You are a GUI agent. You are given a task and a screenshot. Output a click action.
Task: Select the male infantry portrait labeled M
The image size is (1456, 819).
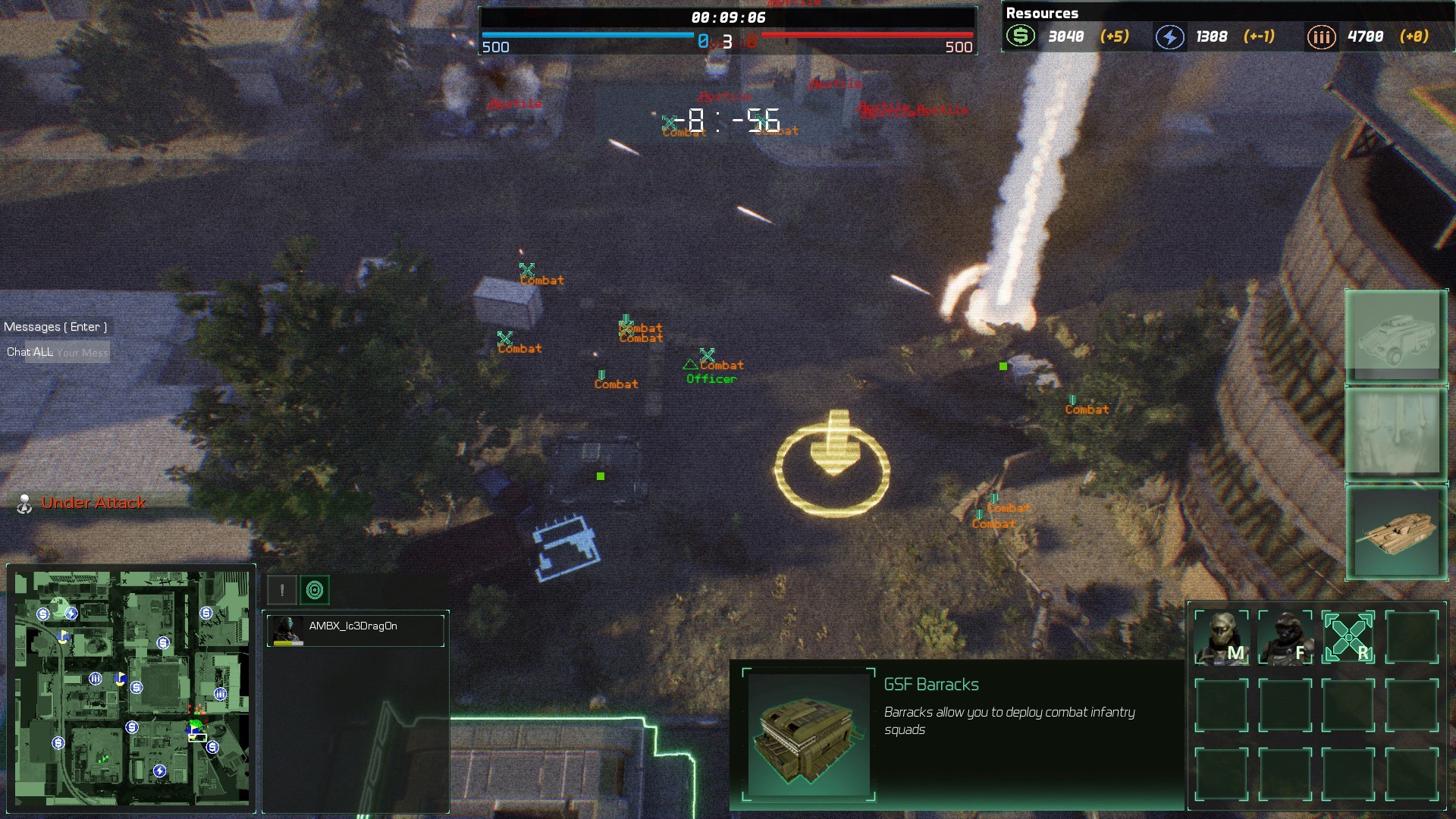click(x=1221, y=638)
